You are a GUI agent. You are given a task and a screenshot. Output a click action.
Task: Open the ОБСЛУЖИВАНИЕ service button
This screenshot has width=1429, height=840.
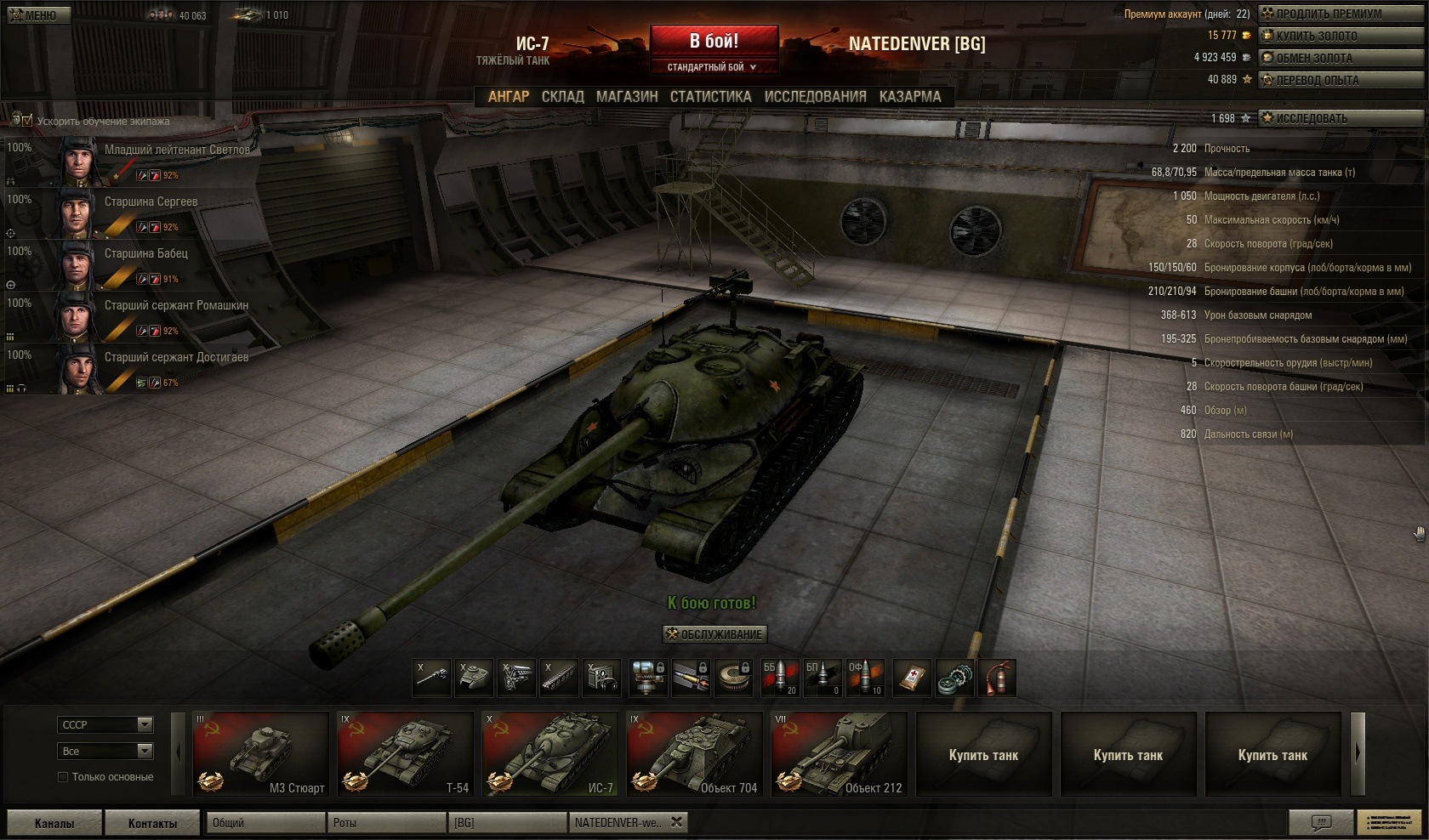714,634
